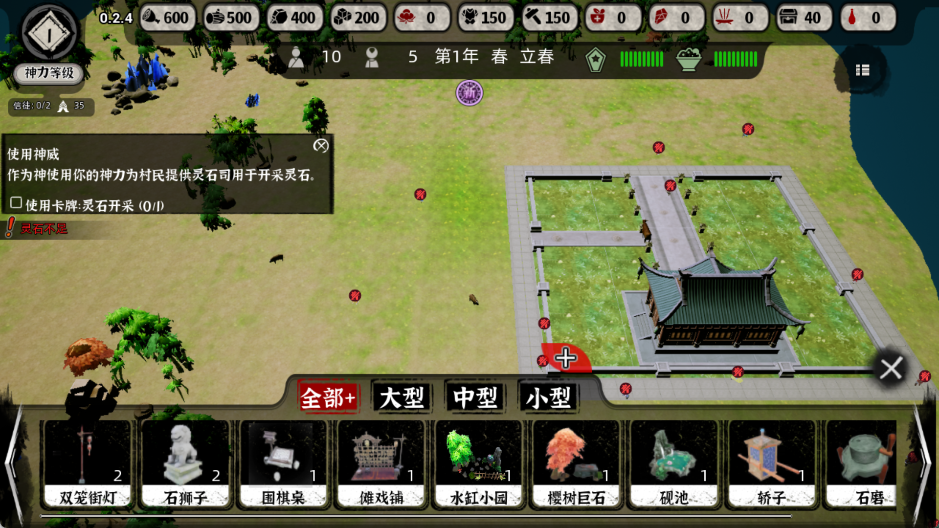Image resolution: width=939 pixels, height=528 pixels.
Task: Select the 轿子 sedan chair card
Action: (772, 463)
